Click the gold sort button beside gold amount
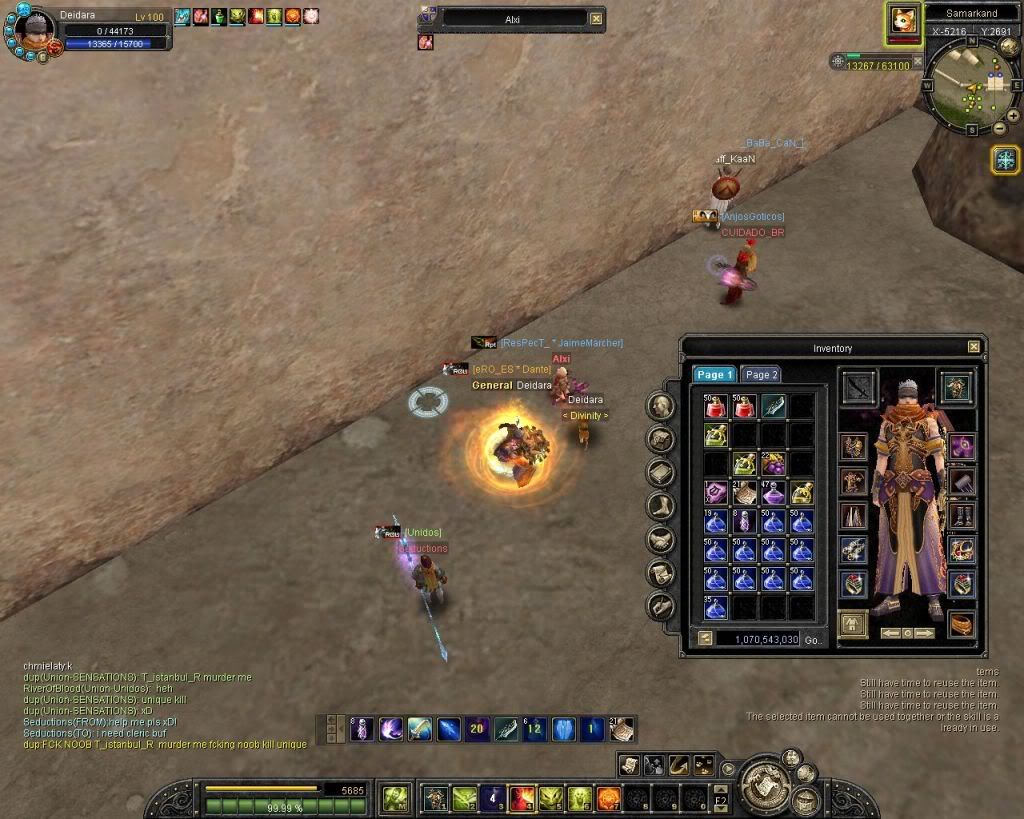The height and width of the screenshot is (819, 1024). pyautogui.click(x=704, y=638)
